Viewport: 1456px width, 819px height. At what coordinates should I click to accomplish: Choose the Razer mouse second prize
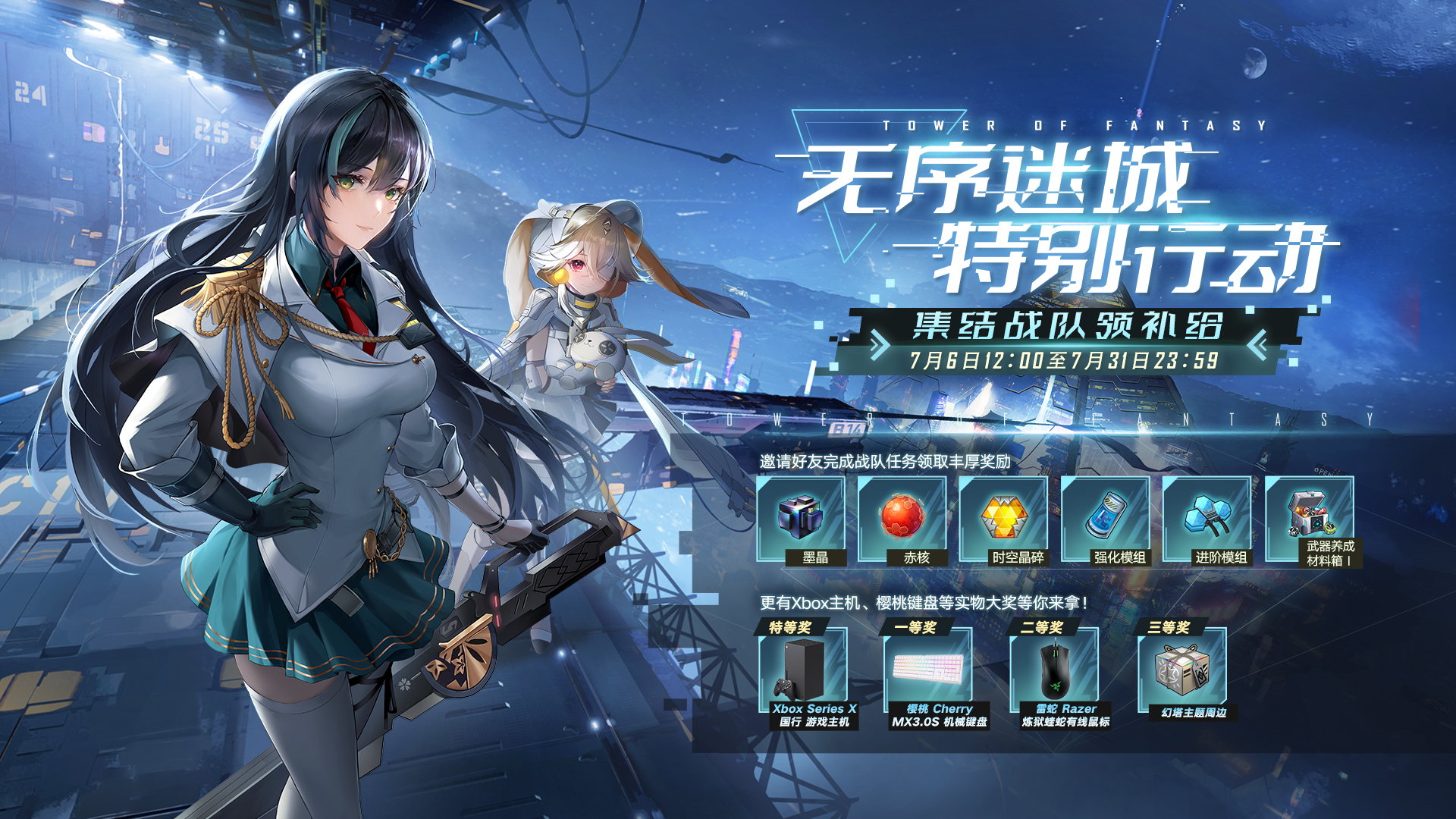pyautogui.click(x=1055, y=671)
